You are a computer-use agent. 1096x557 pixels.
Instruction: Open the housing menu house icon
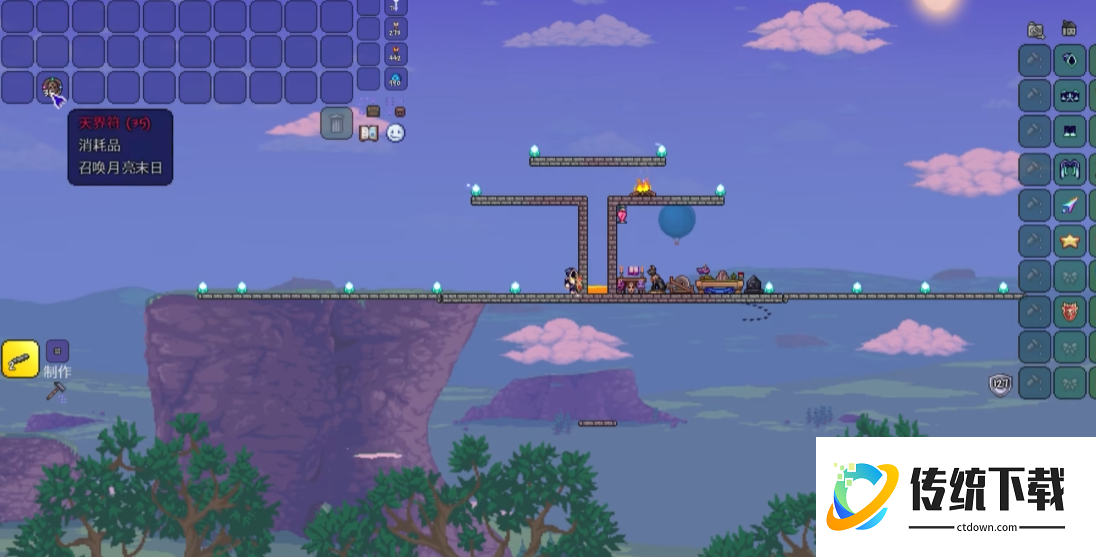(x=1069, y=28)
